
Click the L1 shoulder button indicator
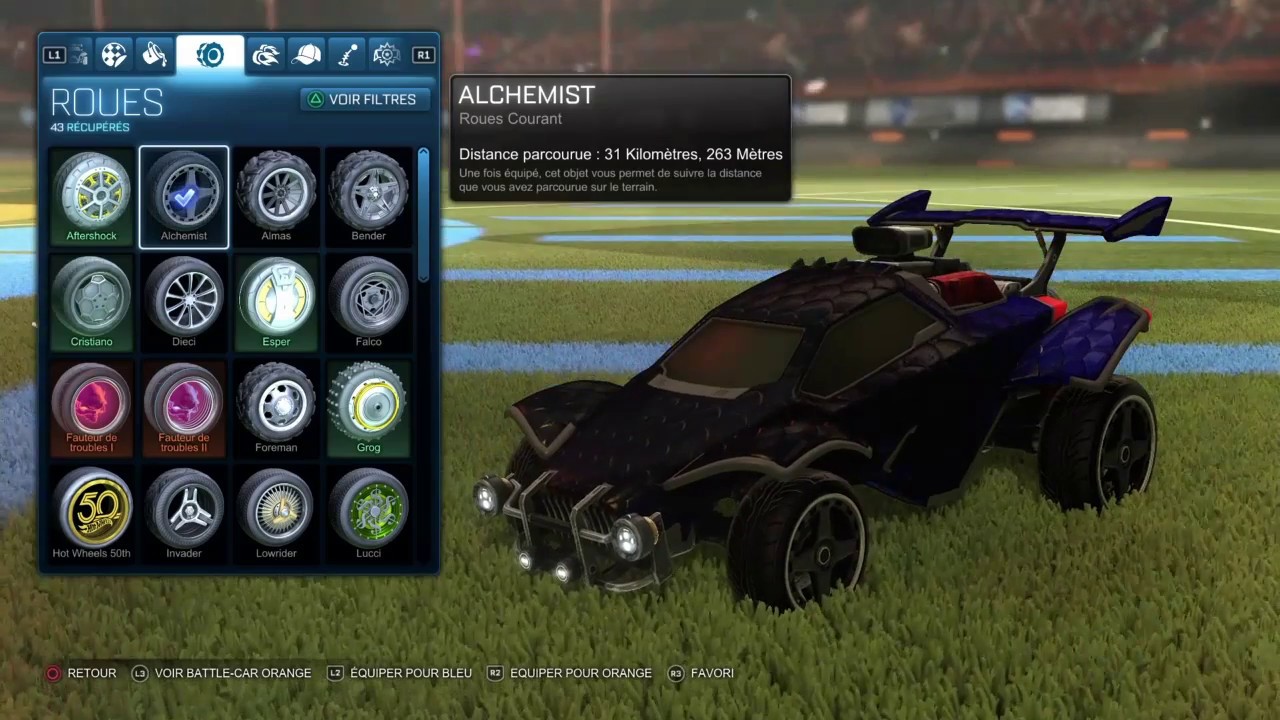click(54, 55)
